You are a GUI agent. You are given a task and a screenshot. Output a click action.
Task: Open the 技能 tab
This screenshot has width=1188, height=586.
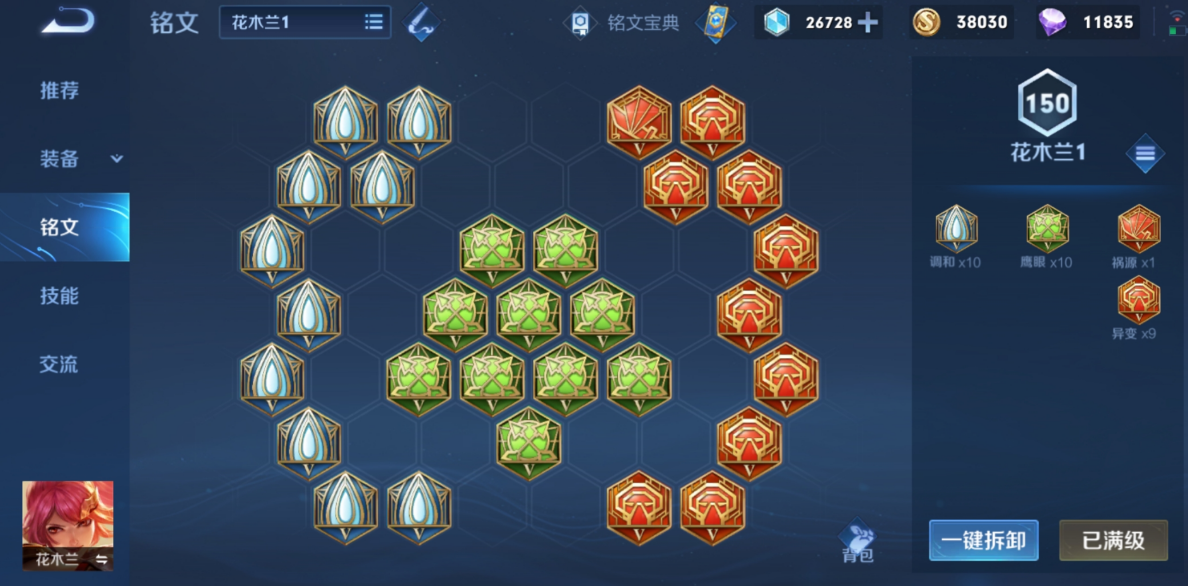59,296
